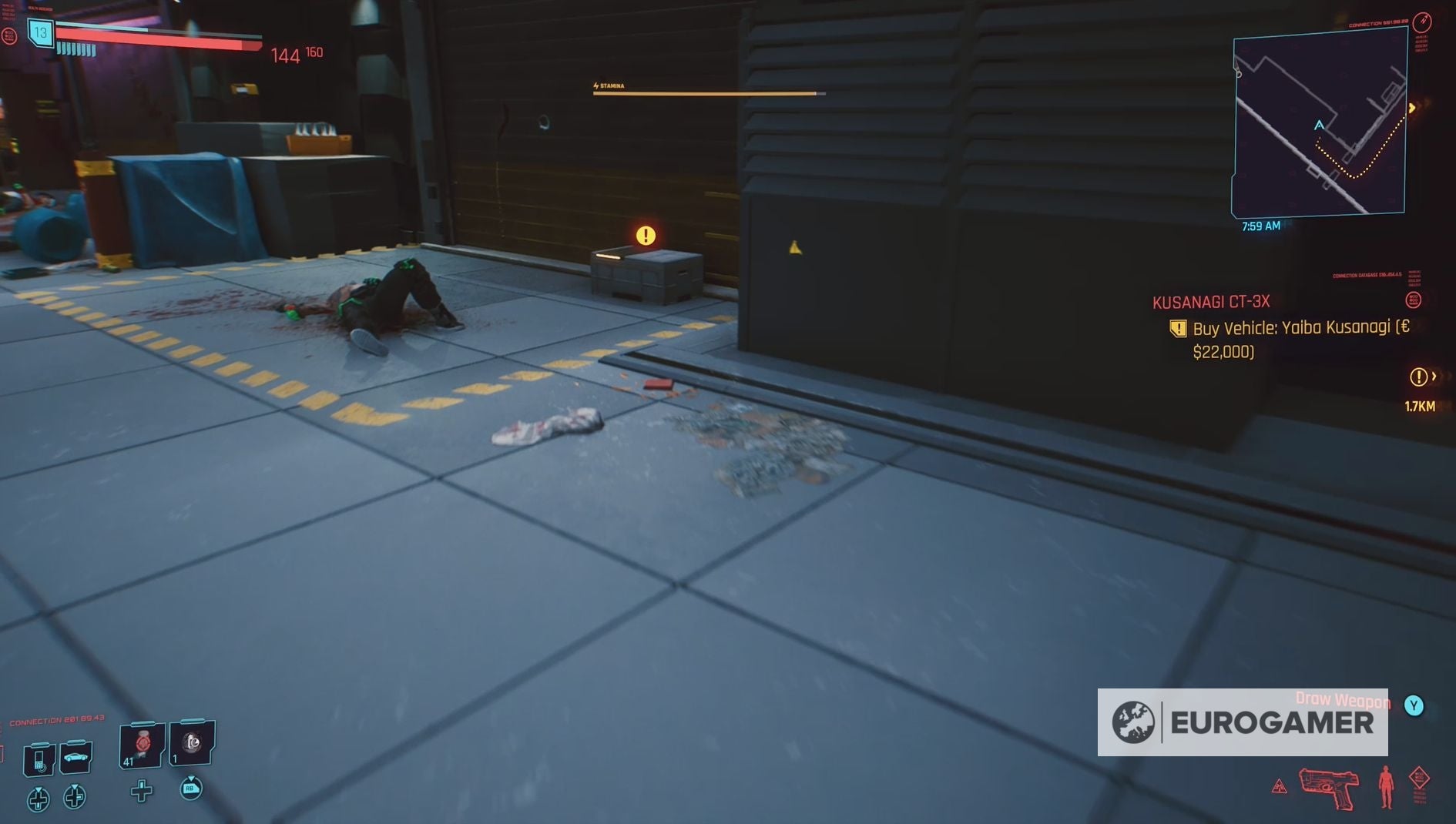Viewport: 1456px width, 824px height.
Task: Select the pistol icon in the bottom-right HUD
Action: click(1328, 789)
